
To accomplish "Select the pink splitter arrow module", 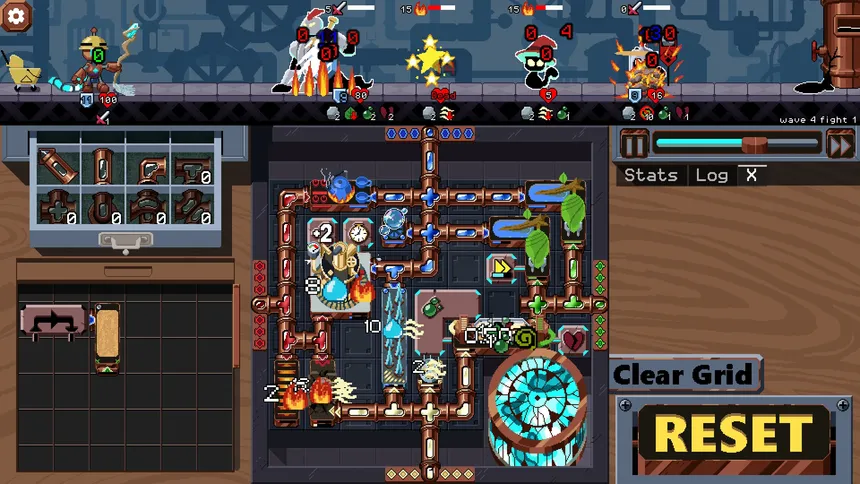I will pyautogui.click(x=54, y=322).
